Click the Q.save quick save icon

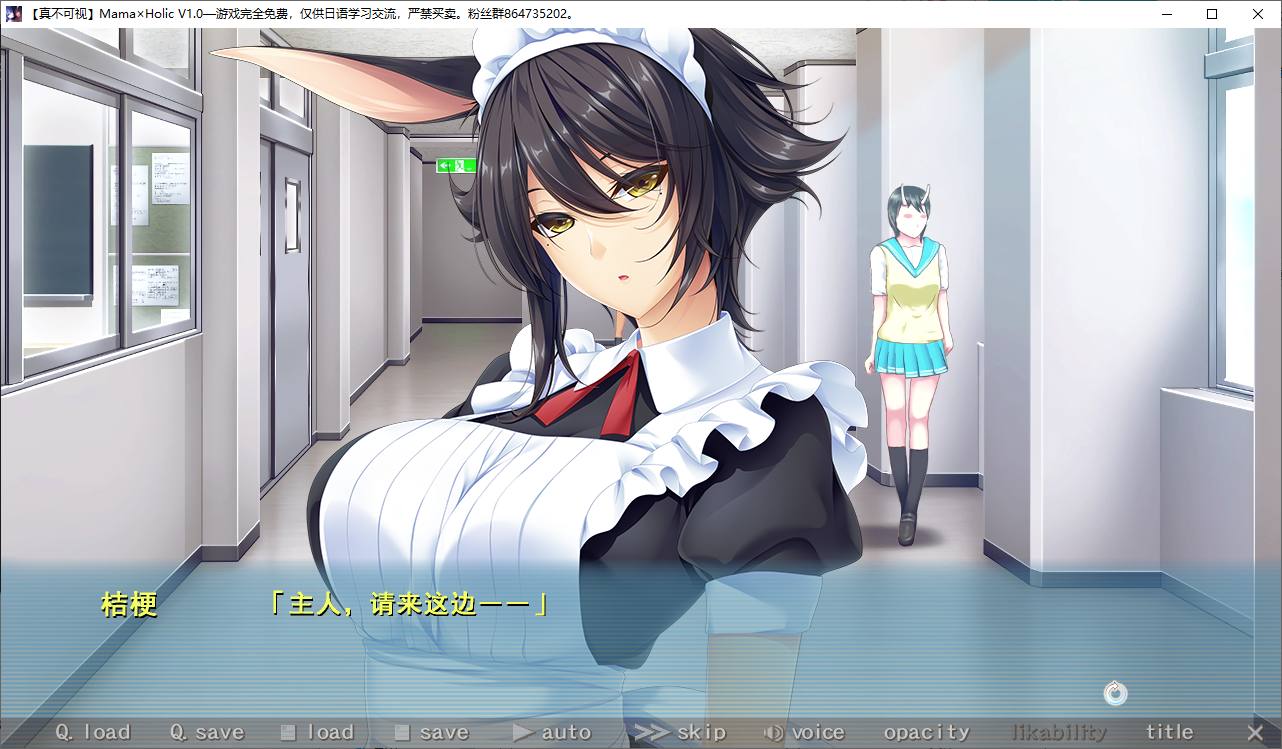coord(178,732)
